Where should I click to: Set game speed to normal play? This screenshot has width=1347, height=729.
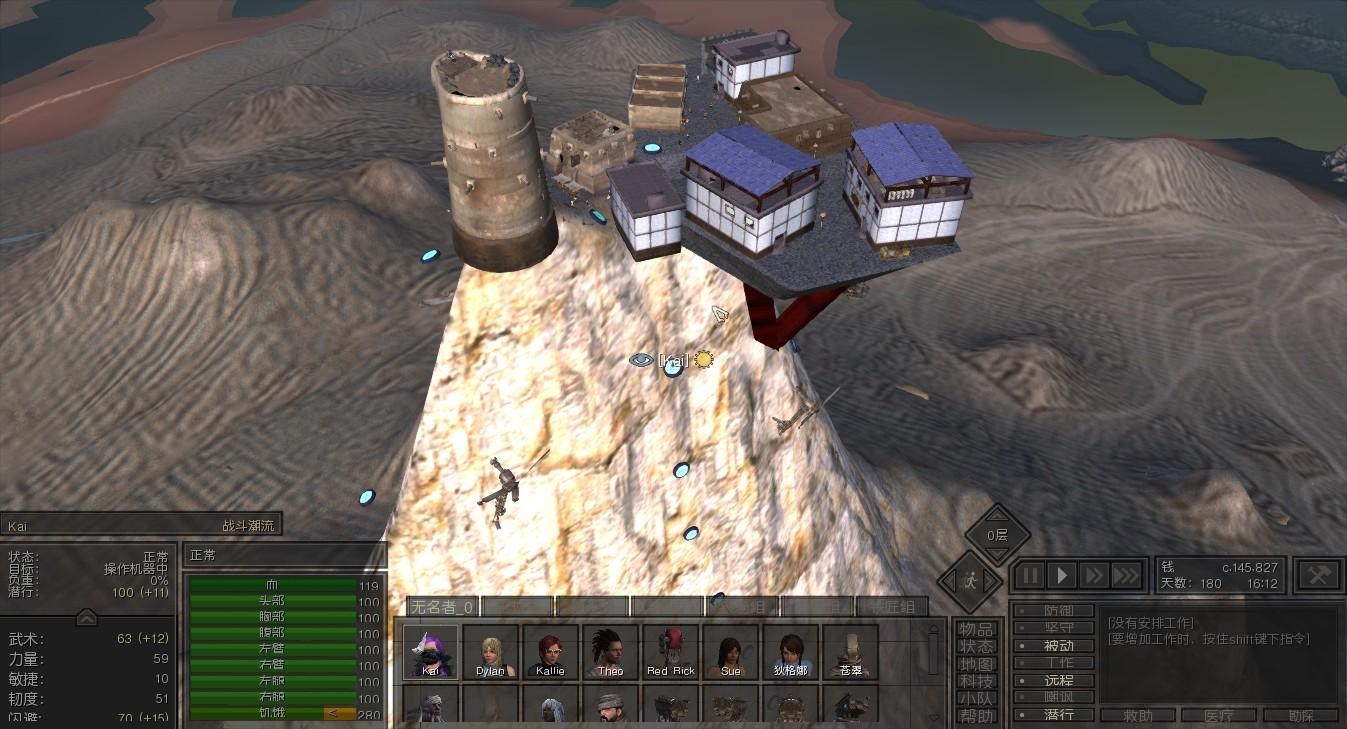pyautogui.click(x=1062, y=576)
